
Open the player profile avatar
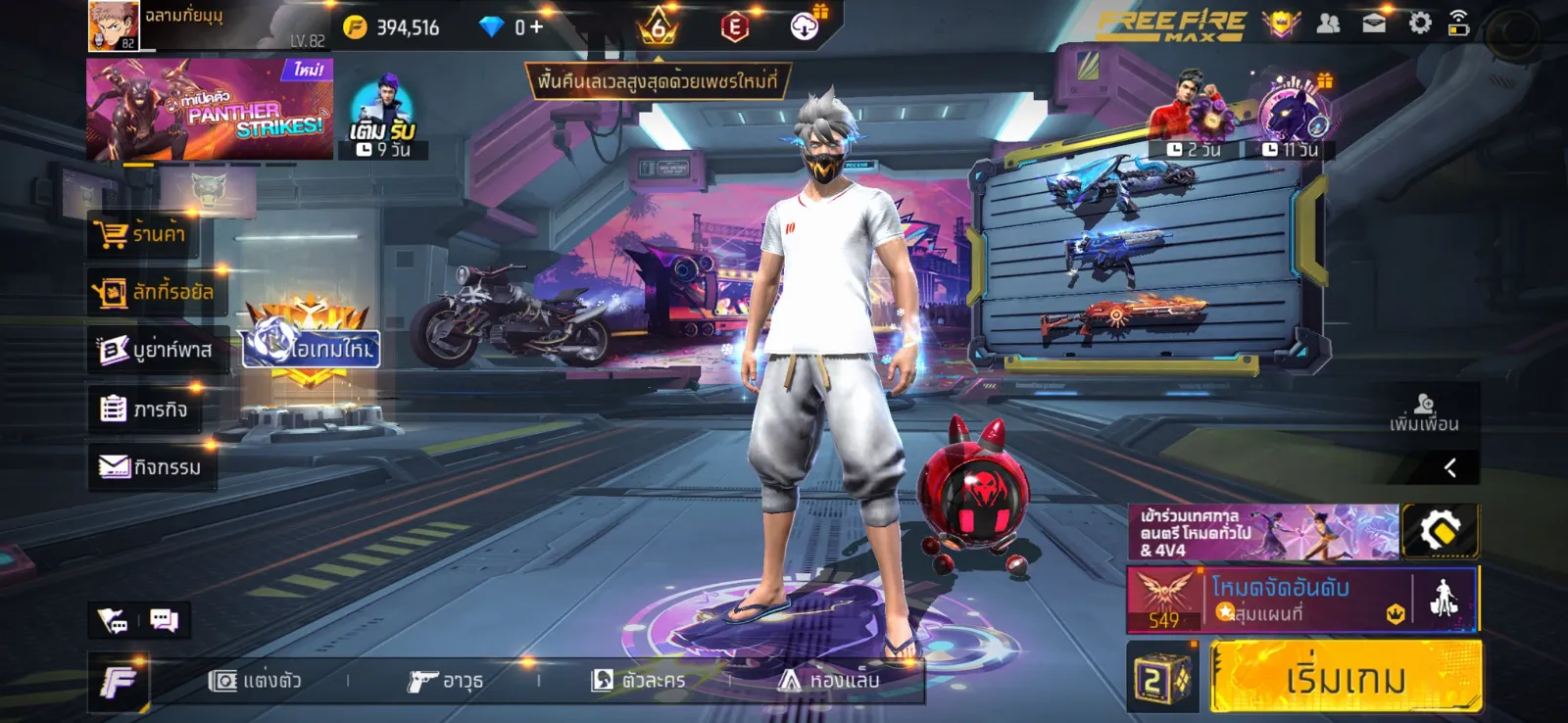(x=113, y=25)
